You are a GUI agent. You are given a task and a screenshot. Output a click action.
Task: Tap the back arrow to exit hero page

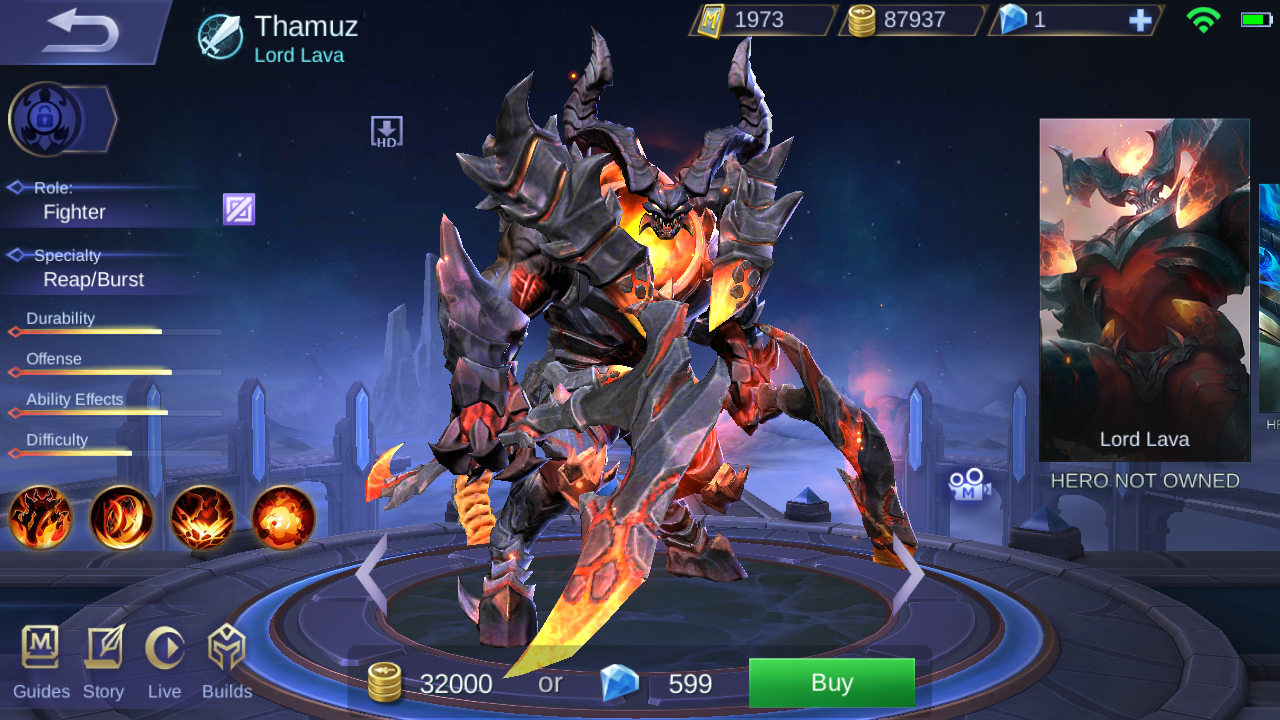[78, 28]
